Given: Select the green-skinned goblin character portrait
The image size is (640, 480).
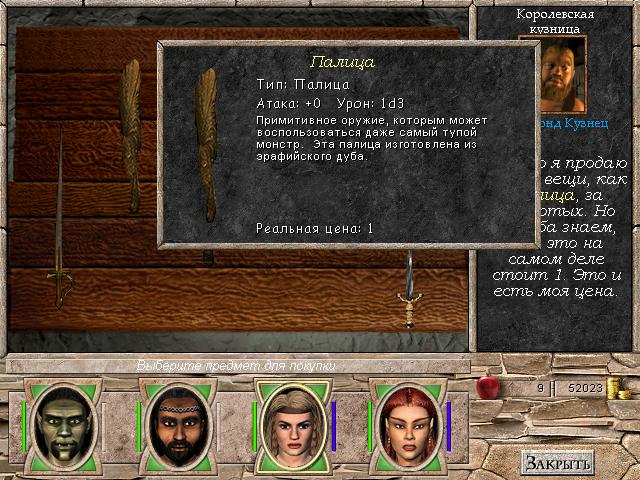Looking at the screenshot, I should point(60,425).
